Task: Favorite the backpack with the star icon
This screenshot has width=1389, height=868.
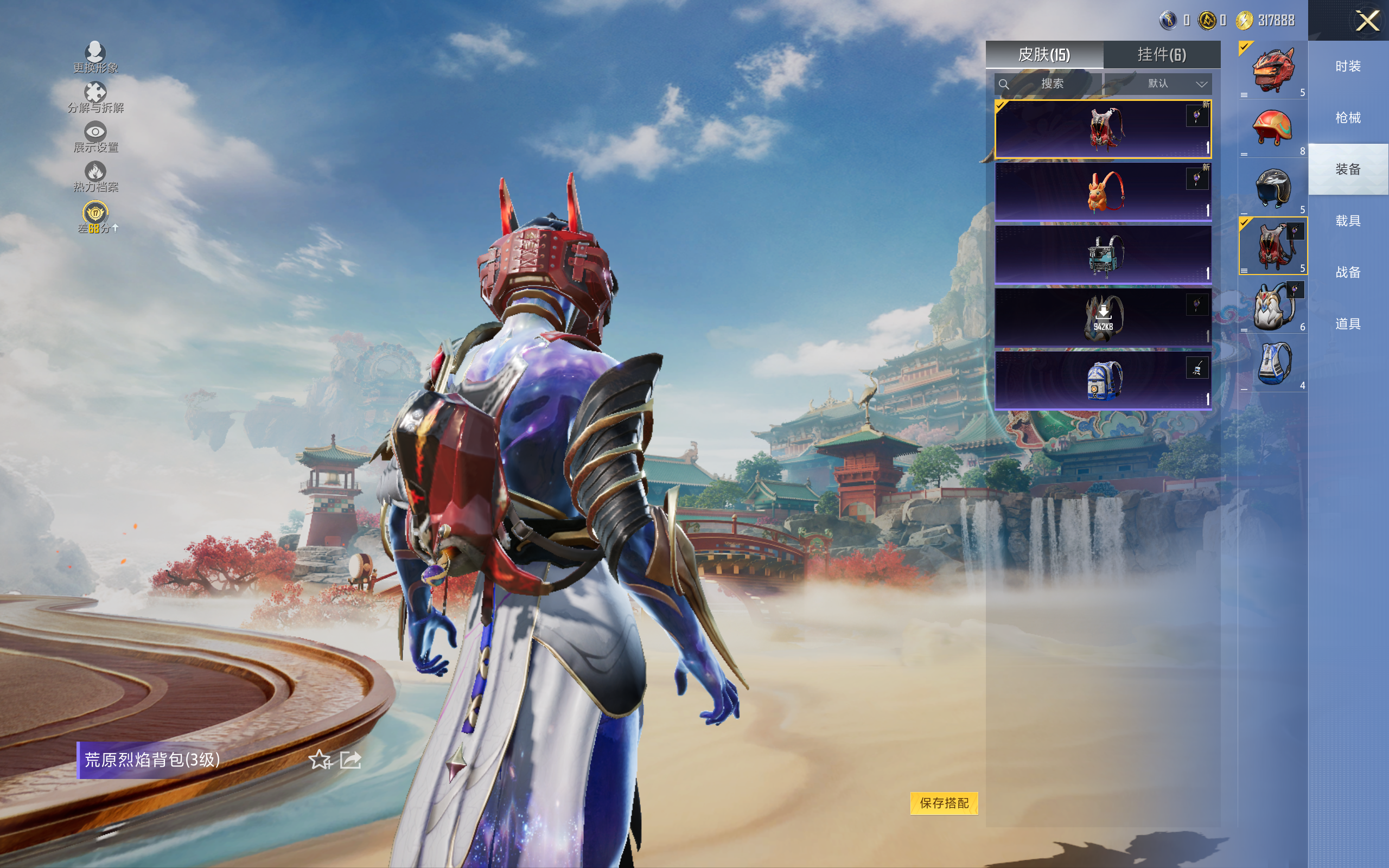Action: [320, 760]
